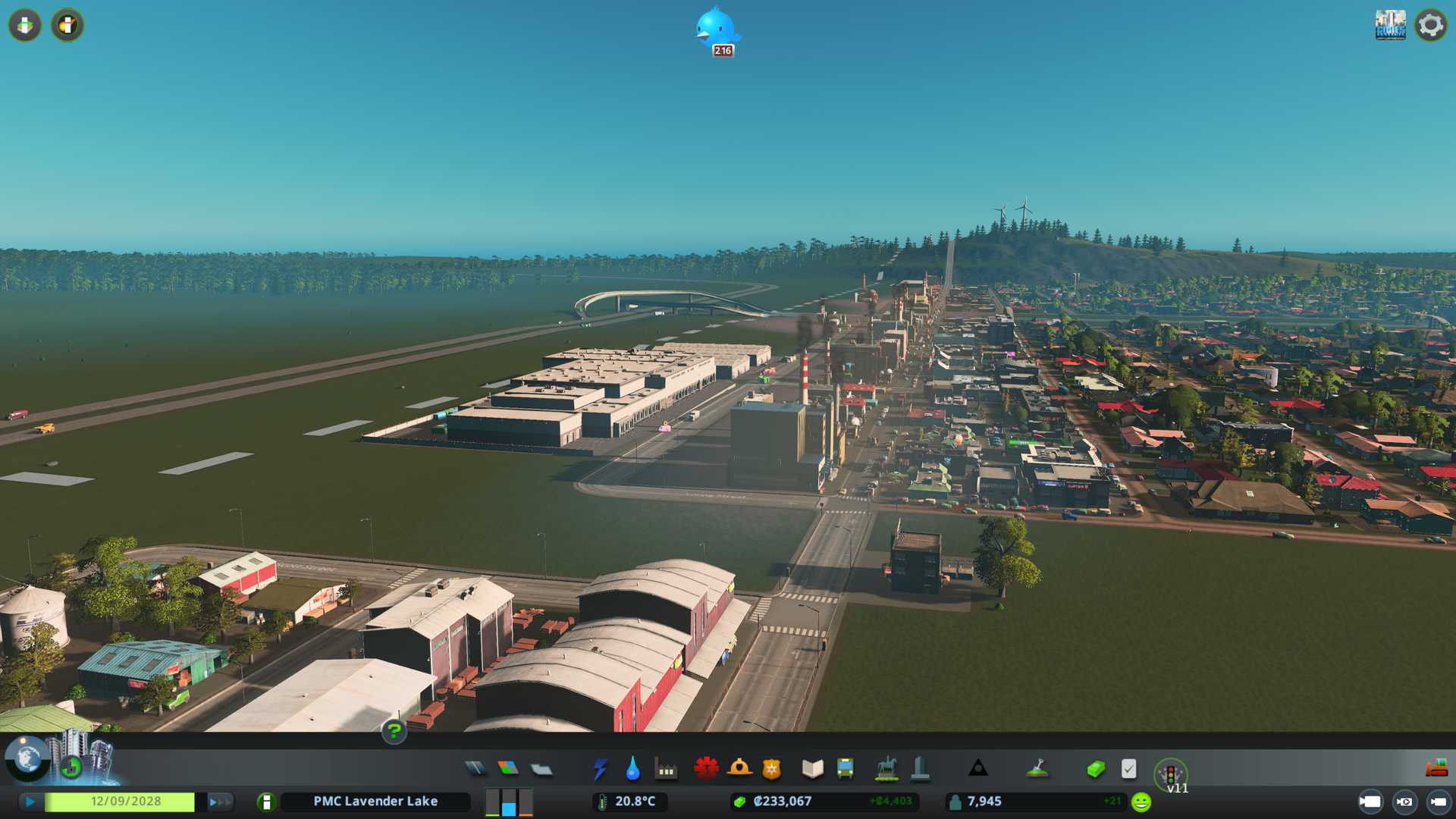Open the Landscaping shovel menu
The height and width of the screenshot is (819, 1456).
[1037, 769]
